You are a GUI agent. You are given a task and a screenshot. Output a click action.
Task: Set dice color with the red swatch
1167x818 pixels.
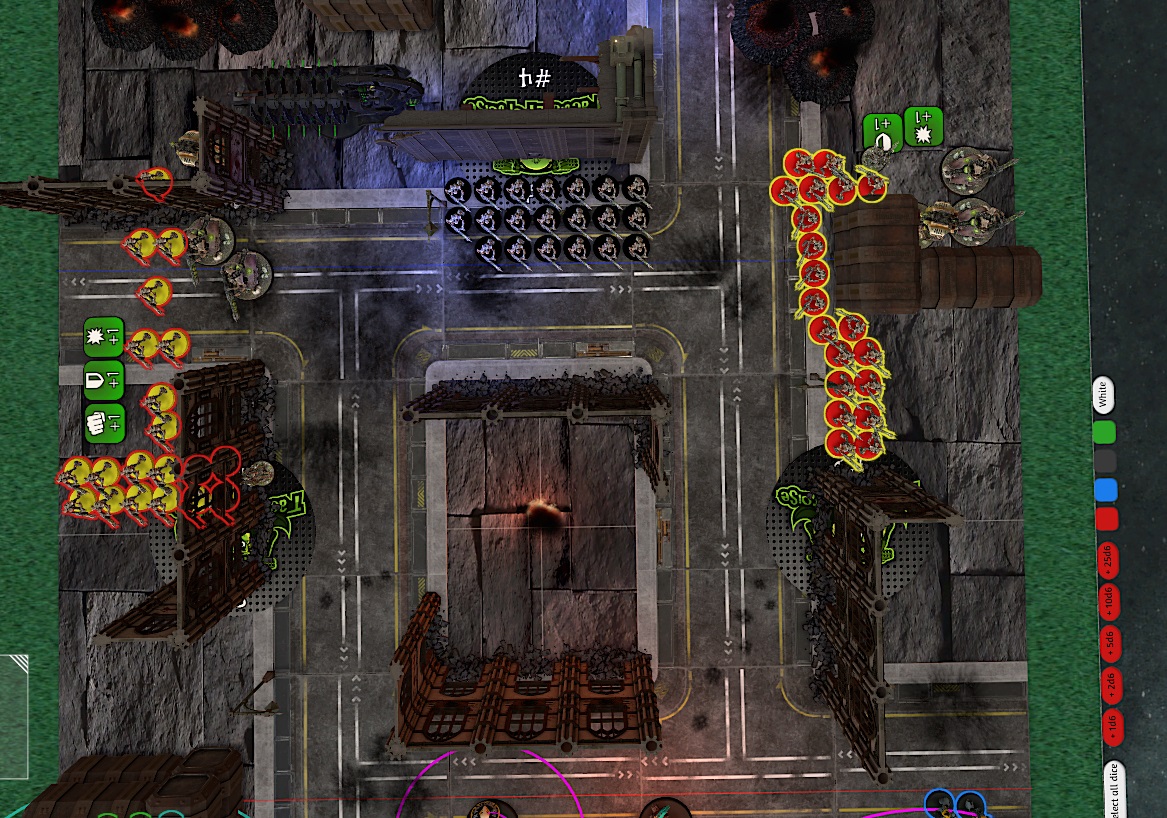coord(1106,519)
